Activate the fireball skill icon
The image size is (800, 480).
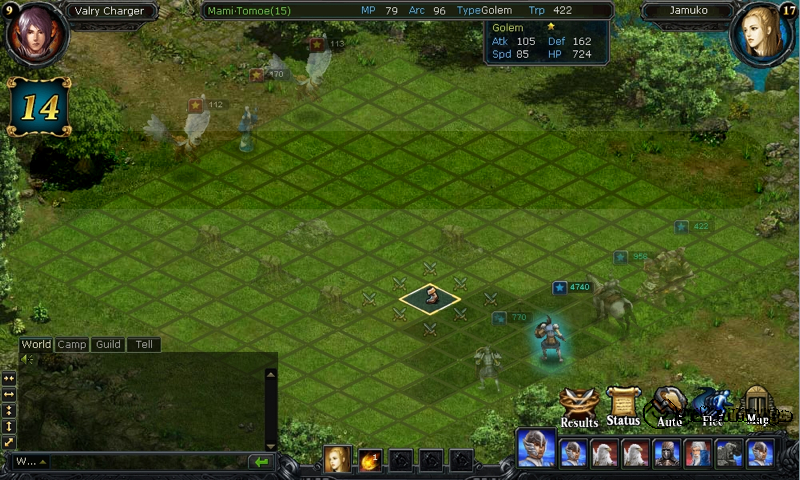point(370,461)
